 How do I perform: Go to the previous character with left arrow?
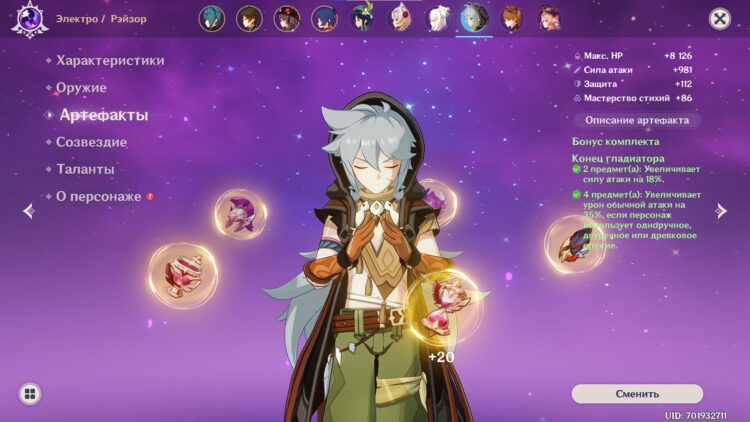click(x=28, y=210)
